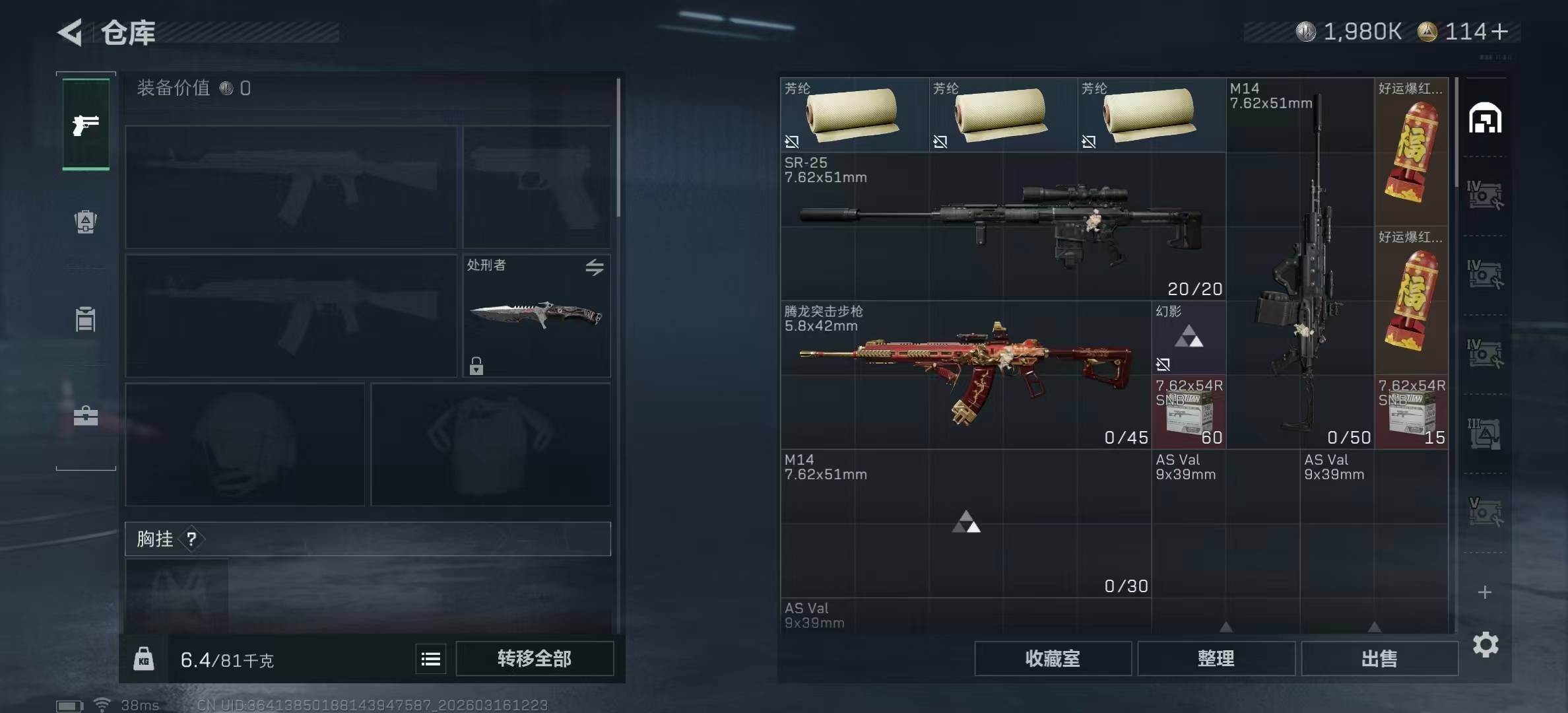This screenshot has height=713, width=1568.
Task: Show the 胸挂 help tooltip
Action: tap(191, 539)
